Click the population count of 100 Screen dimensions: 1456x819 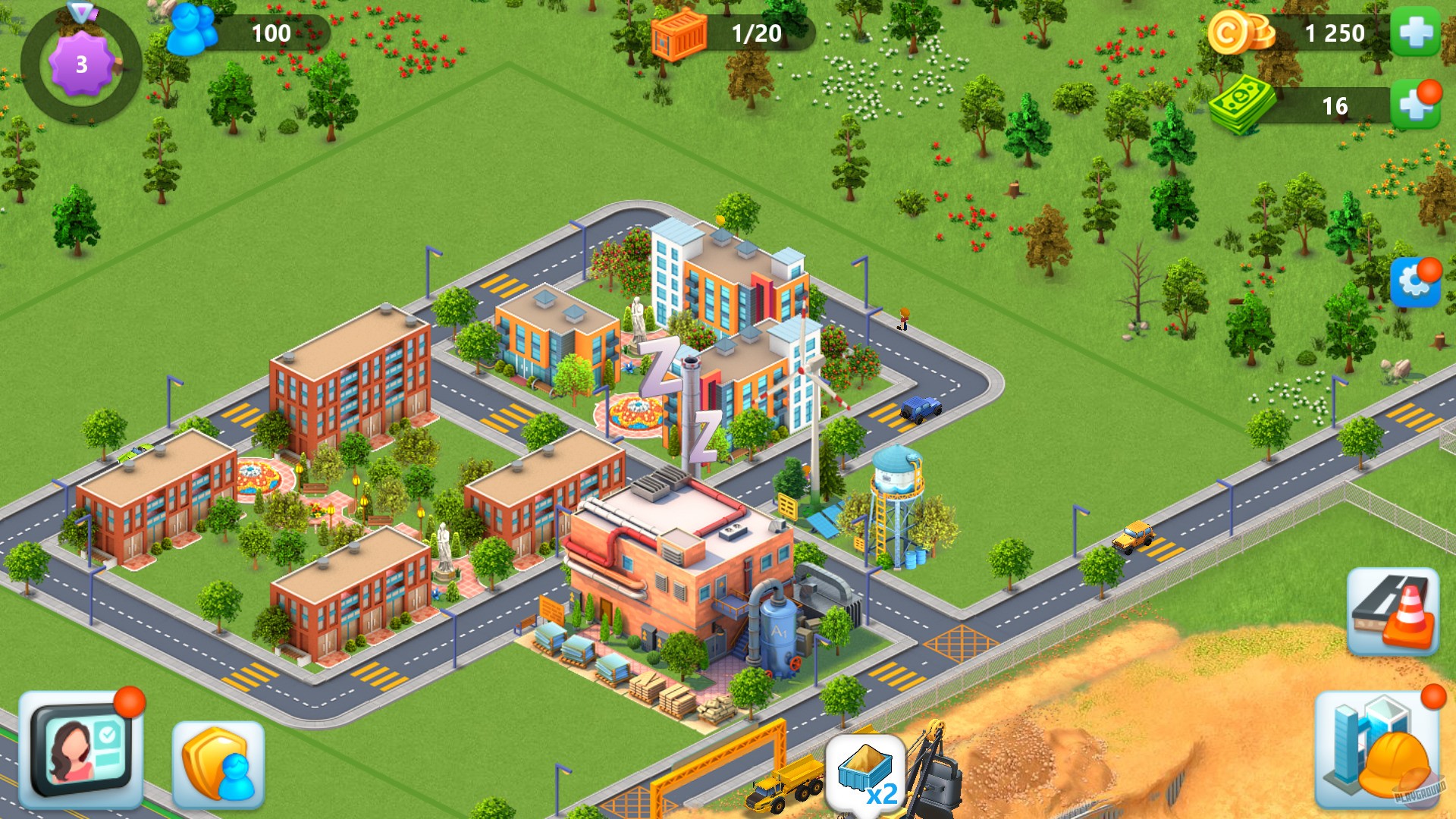pyautogui.click(x=273, y=32)
